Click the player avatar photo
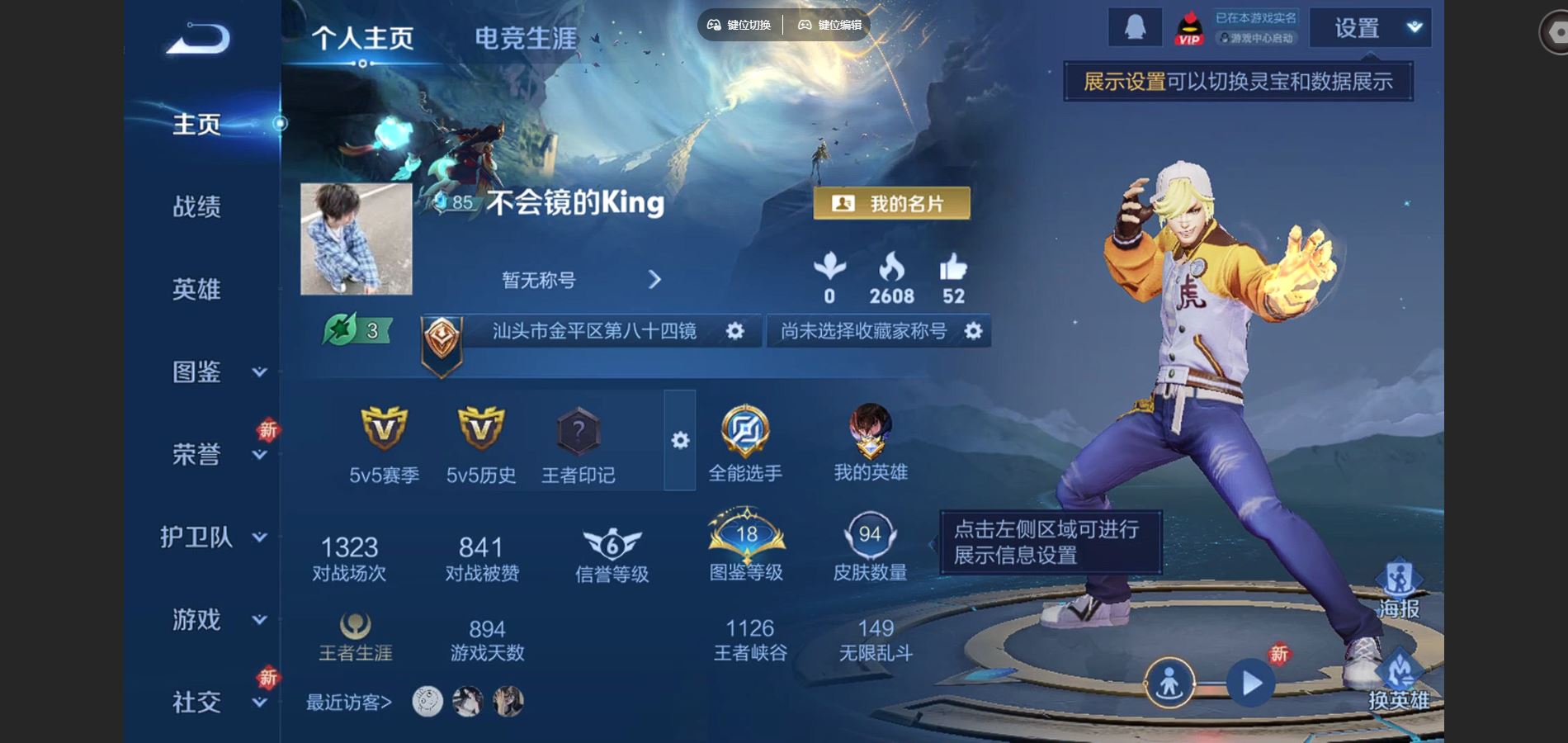The width and height of the screenshot is (1568, 743). pyautogui.click(x=357, y=239)
